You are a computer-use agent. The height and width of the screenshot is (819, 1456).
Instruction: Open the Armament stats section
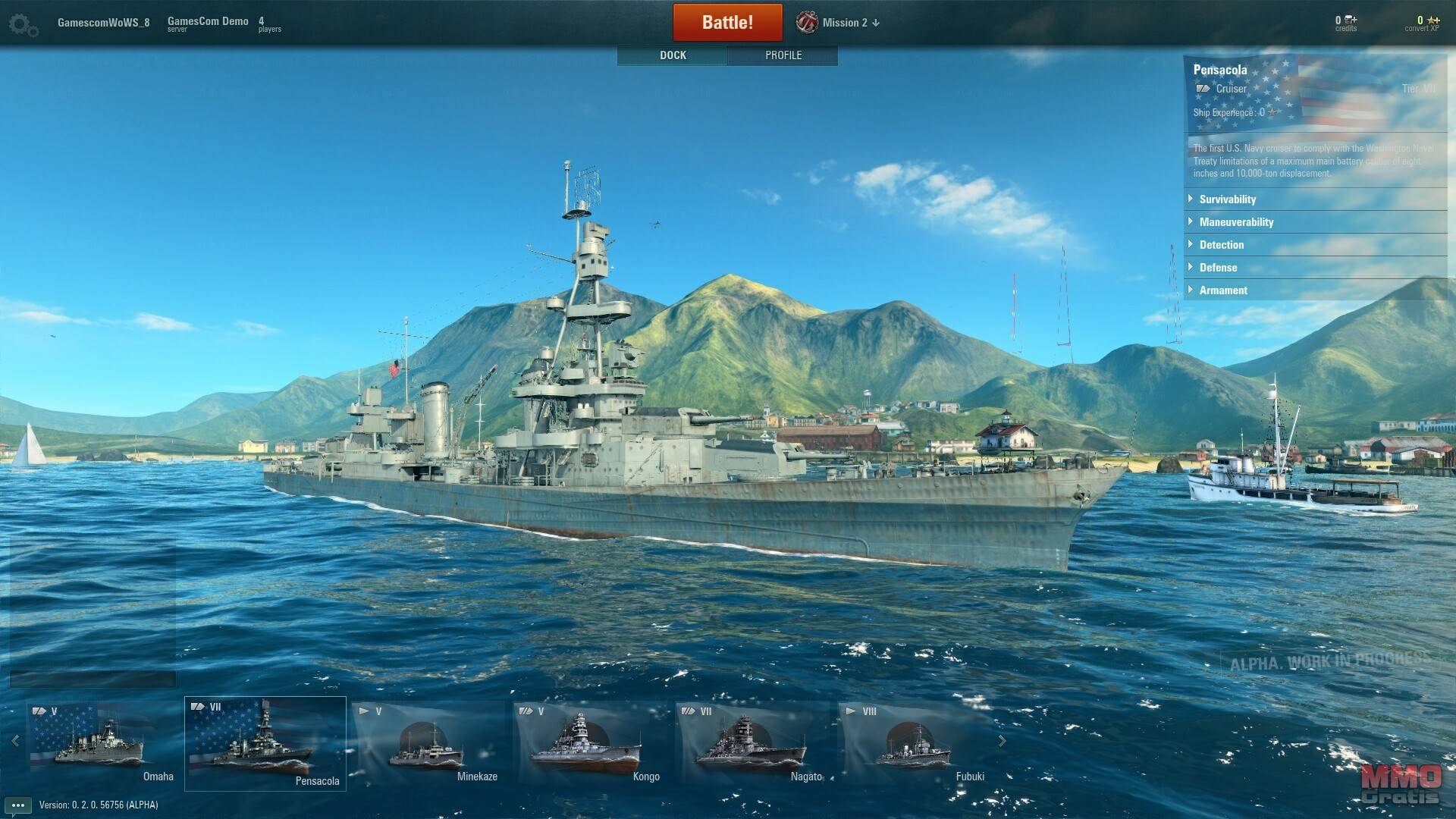click(x=1222, y=290)
